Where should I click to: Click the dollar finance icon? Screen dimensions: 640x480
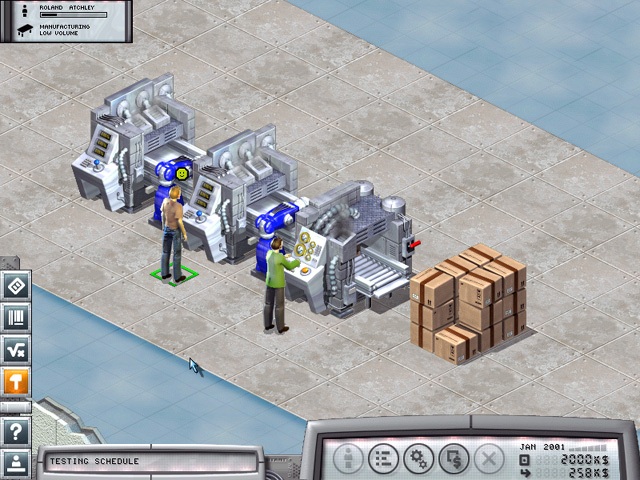point(452,459)
